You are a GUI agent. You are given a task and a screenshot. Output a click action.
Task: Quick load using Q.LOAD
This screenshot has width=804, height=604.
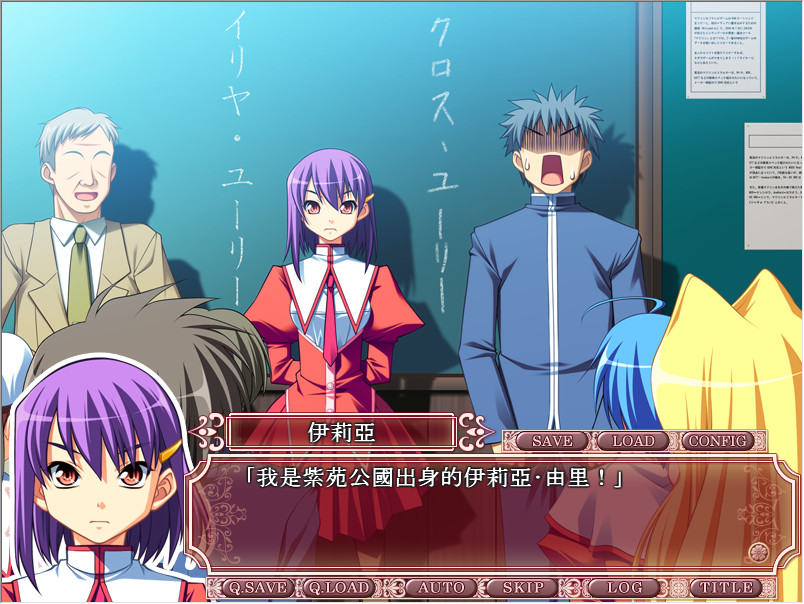(x=340, y=588)
